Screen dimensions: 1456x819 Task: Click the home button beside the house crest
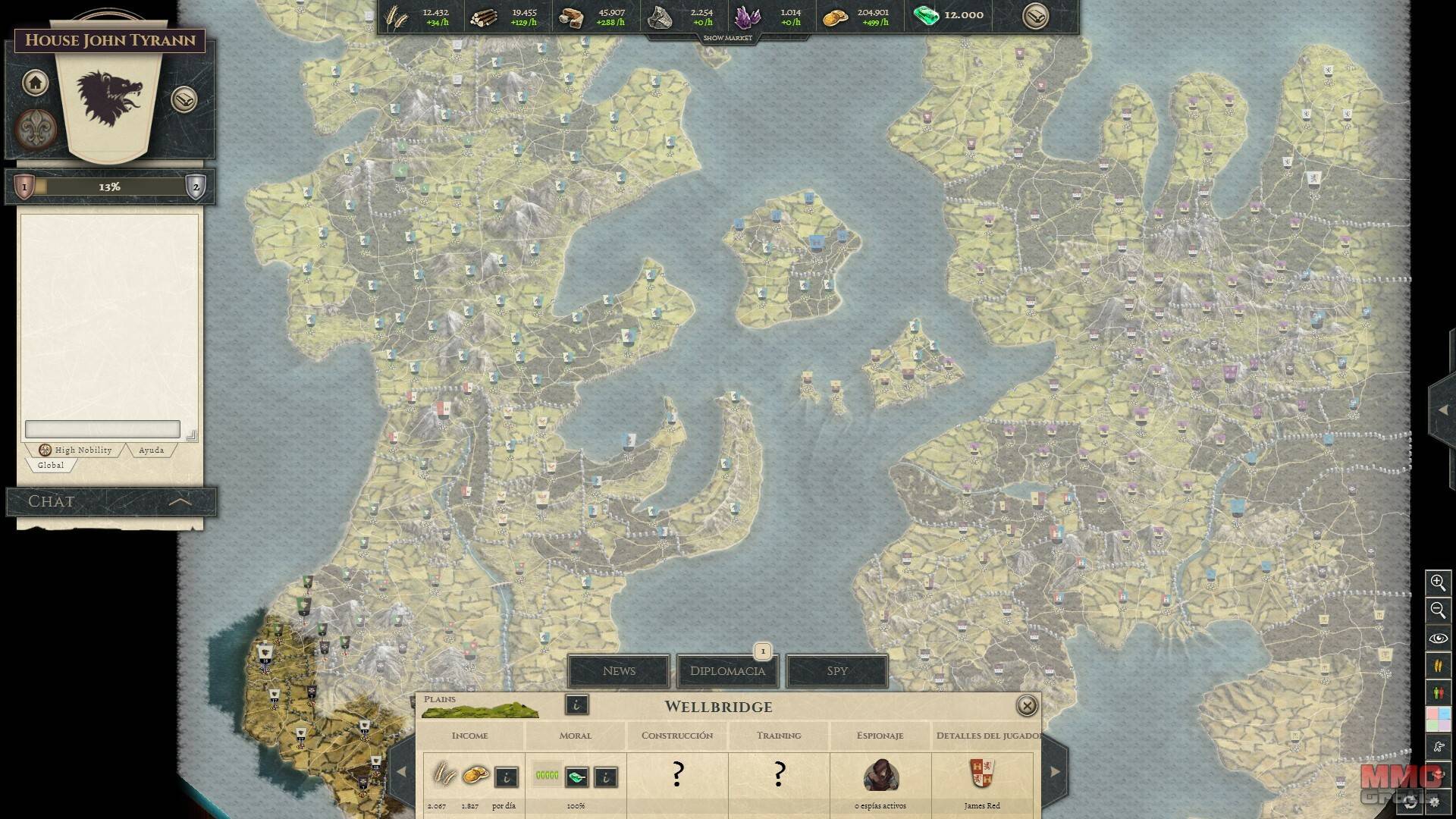click(35, 83)
